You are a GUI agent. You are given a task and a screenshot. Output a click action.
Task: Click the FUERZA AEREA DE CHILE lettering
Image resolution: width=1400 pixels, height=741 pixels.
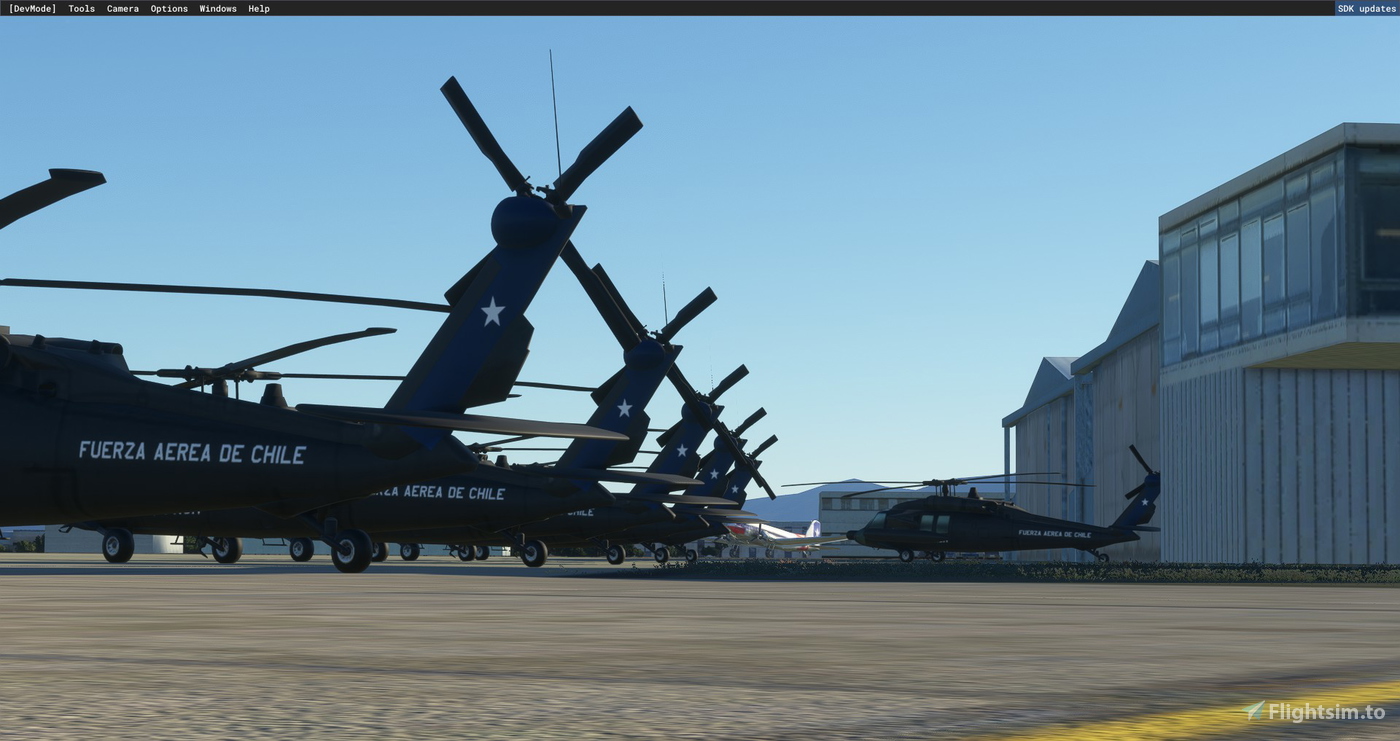point(192,454)
